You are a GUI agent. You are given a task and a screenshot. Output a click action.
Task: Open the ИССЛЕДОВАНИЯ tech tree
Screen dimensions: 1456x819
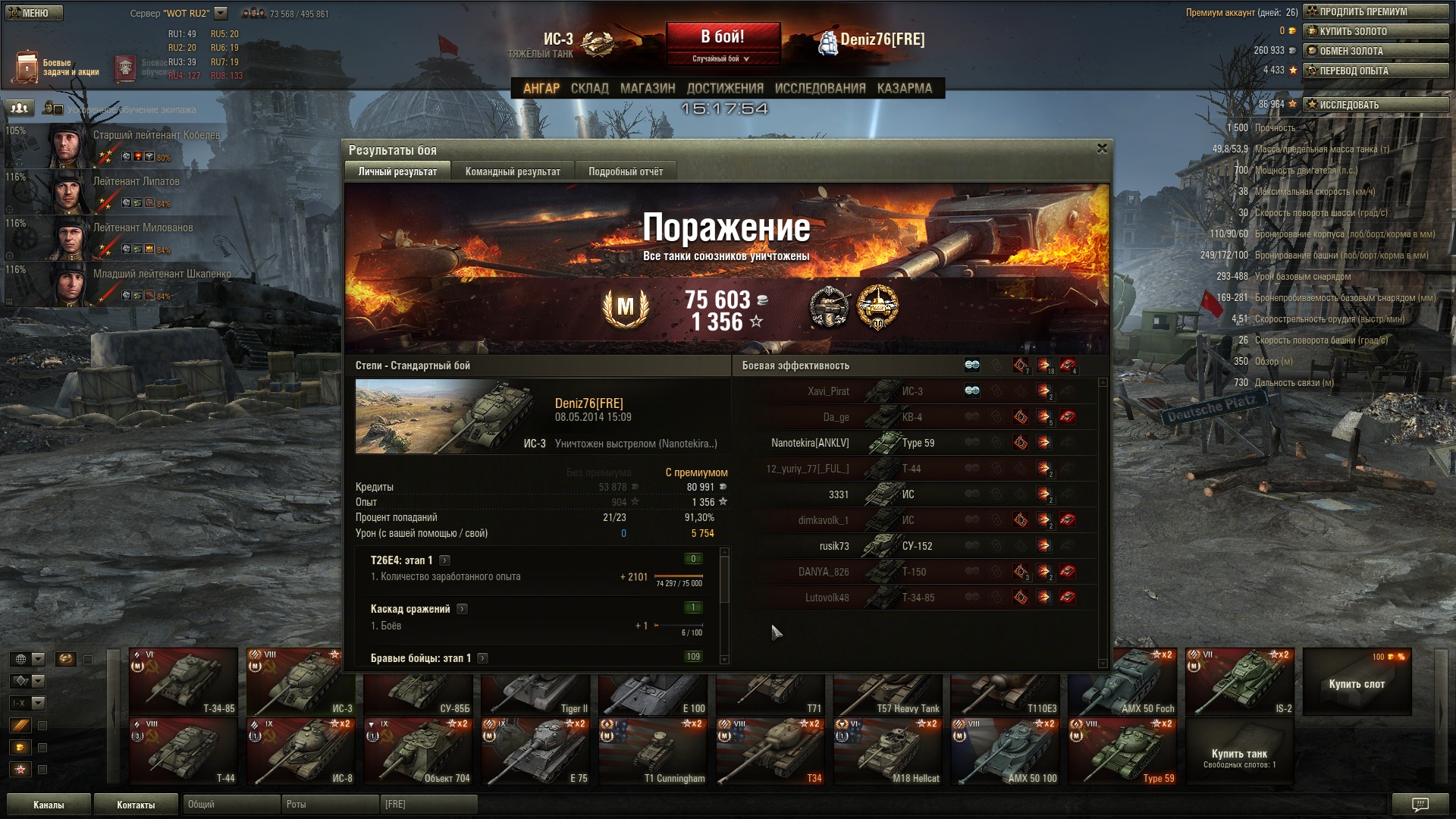coord(820,89)
